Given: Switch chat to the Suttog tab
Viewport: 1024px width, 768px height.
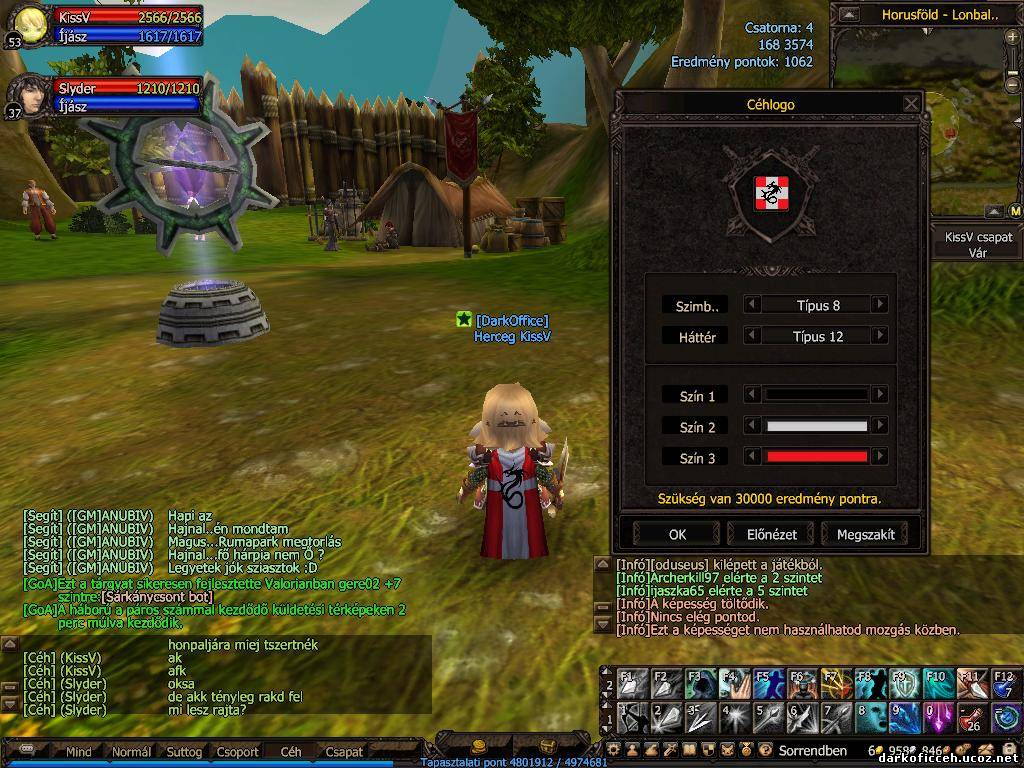Looking at the screenshot, I should 184,752.
